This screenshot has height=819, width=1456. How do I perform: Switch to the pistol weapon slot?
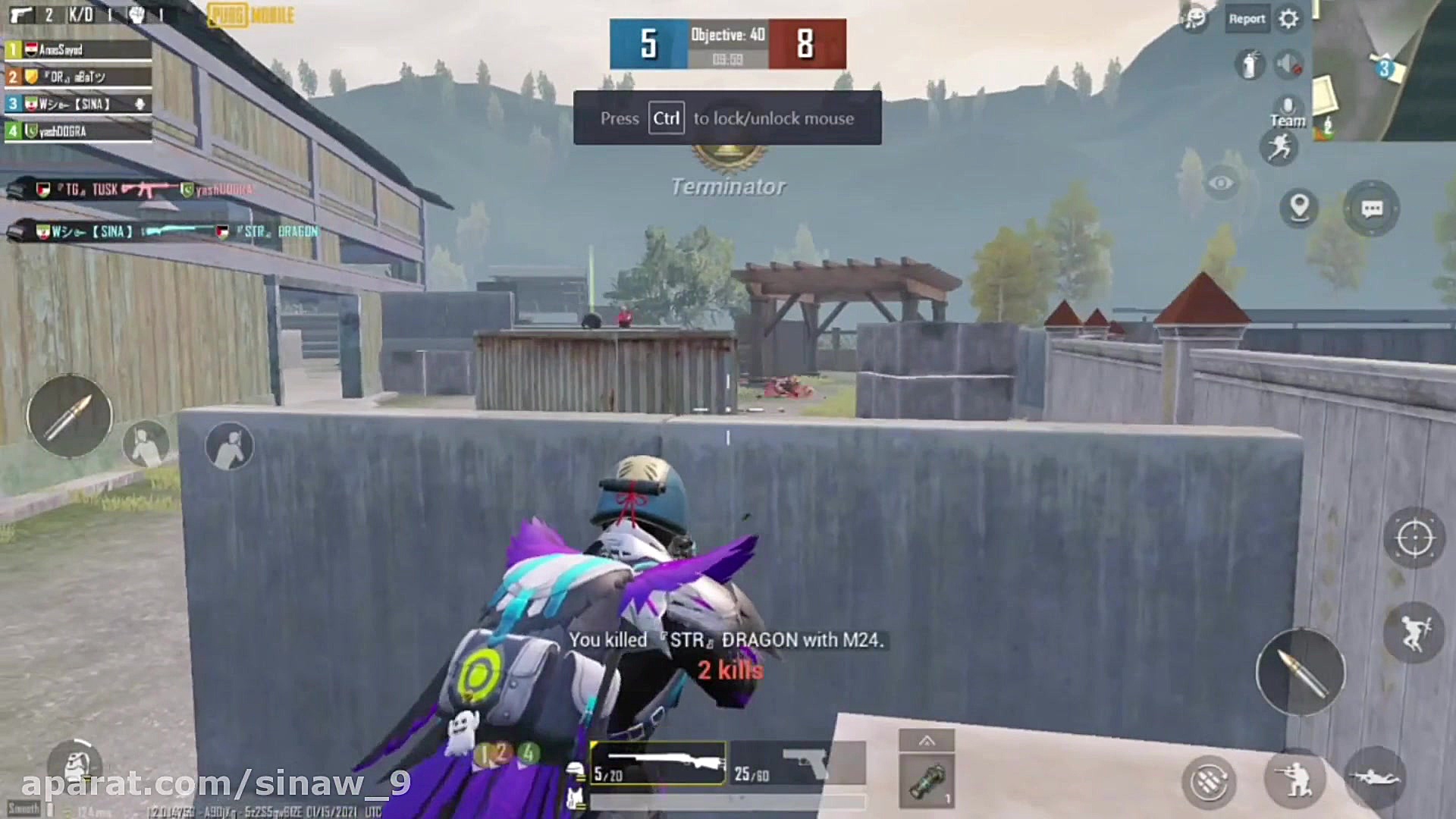tap(798, 764)
